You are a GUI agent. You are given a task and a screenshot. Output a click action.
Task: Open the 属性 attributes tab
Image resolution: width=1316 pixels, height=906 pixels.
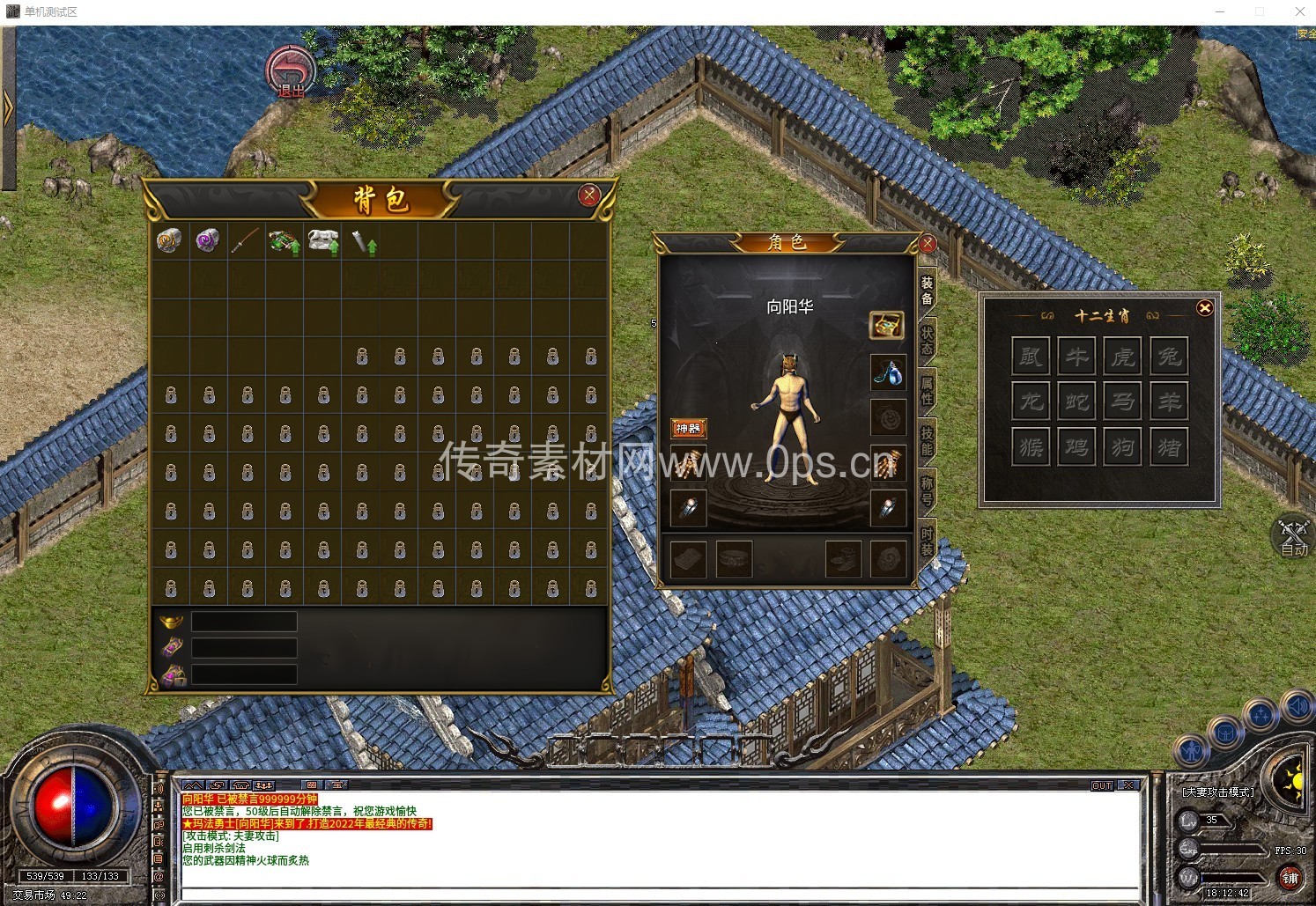pyautogui.click(x=928, y=390)
